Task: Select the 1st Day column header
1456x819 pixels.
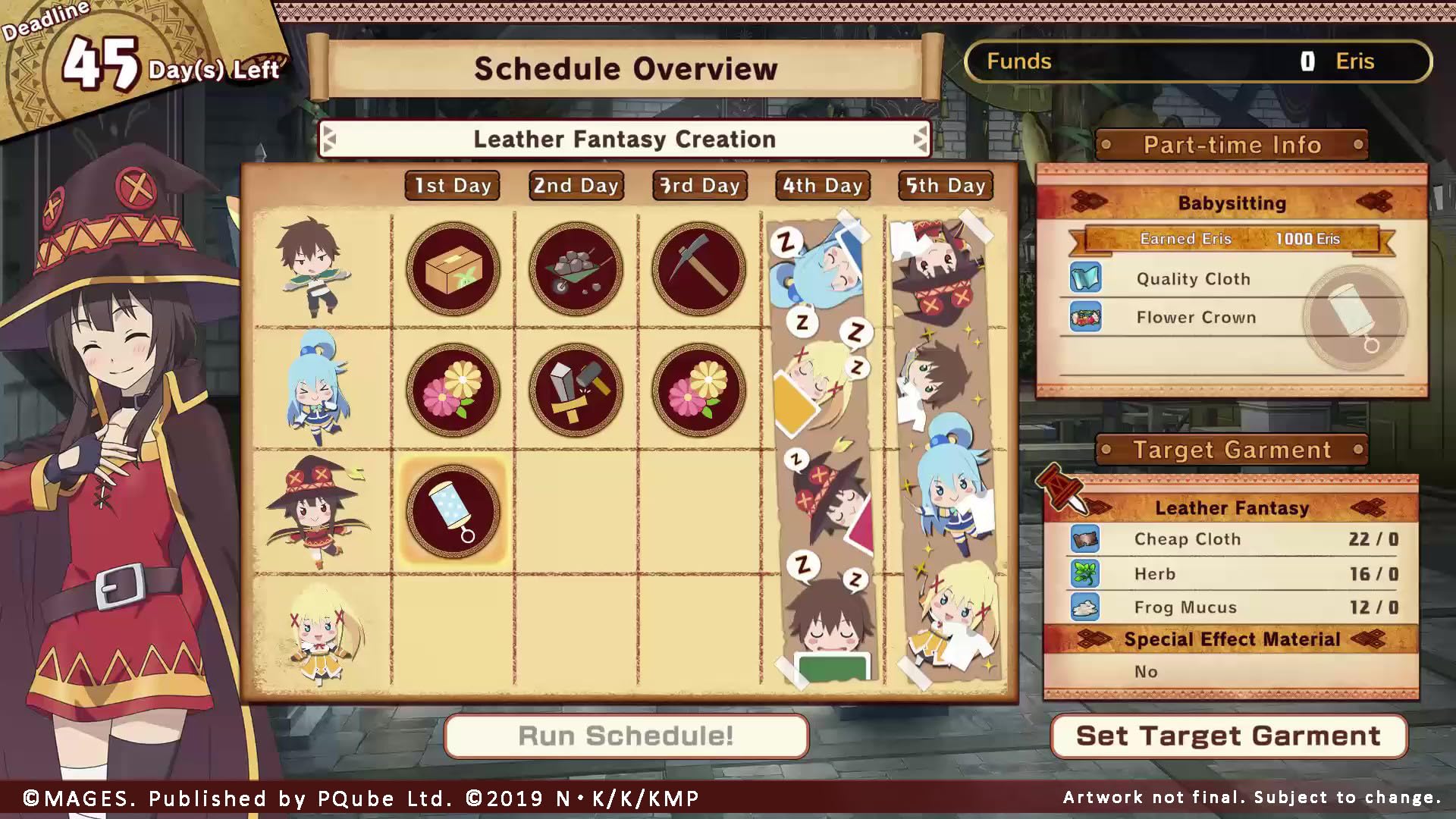Action: [453, 184]
